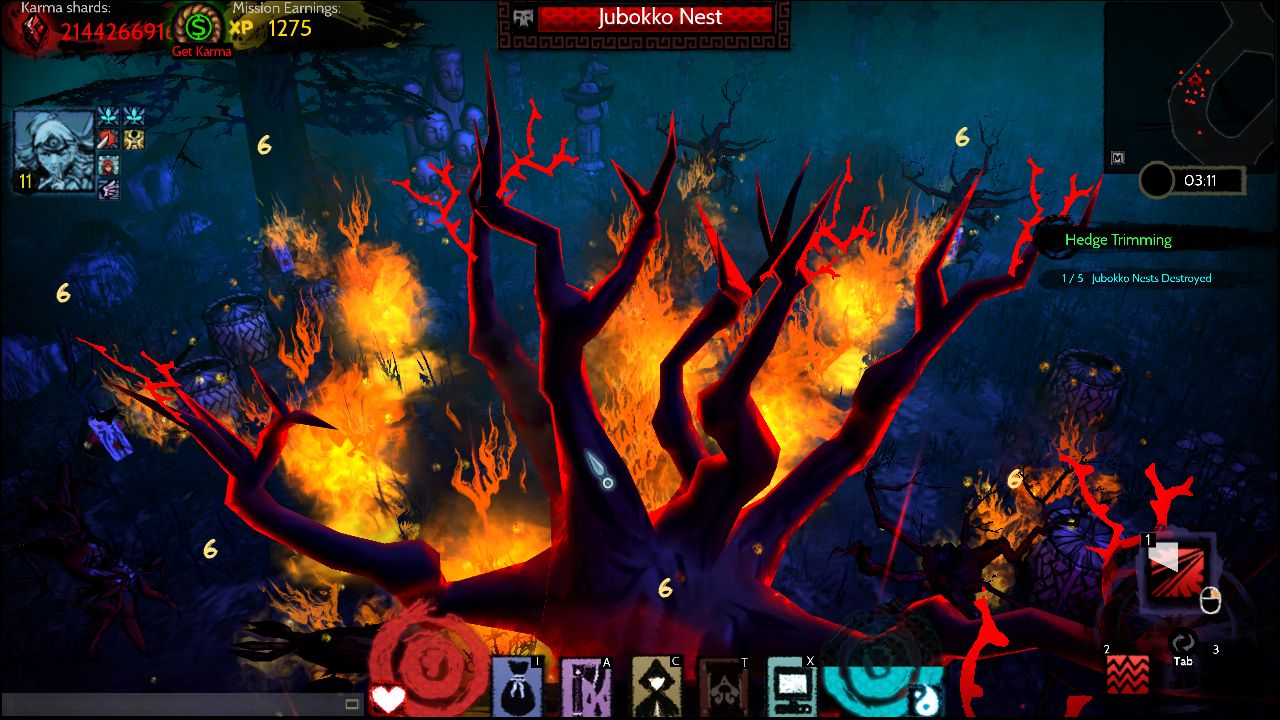Open the computer monitor menu icon

(x=792, y=687)
